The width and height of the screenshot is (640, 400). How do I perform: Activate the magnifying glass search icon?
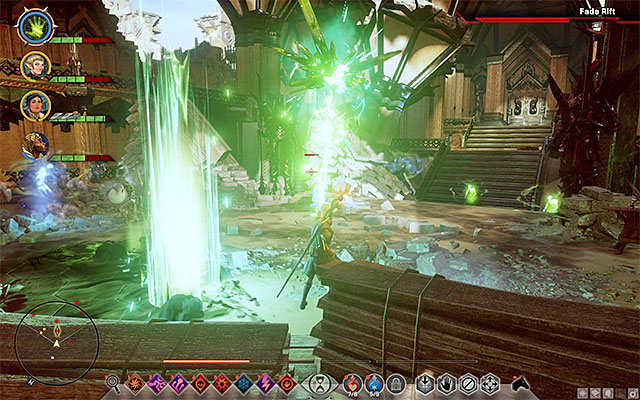click(x=111, y=382)
